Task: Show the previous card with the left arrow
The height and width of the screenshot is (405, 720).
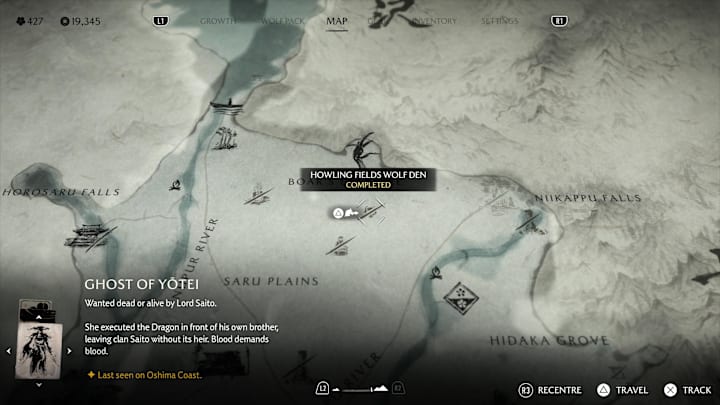Action: point(10,351)
